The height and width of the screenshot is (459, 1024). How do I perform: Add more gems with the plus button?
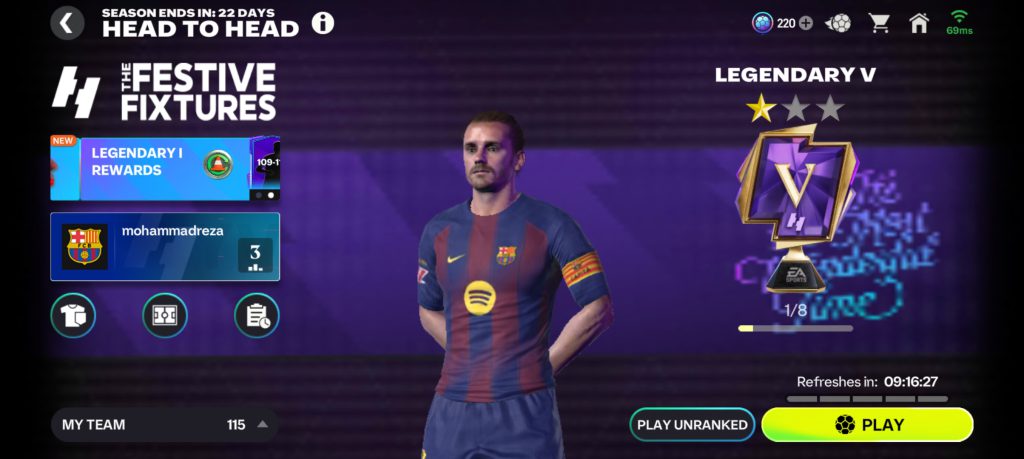coord(806,23)
